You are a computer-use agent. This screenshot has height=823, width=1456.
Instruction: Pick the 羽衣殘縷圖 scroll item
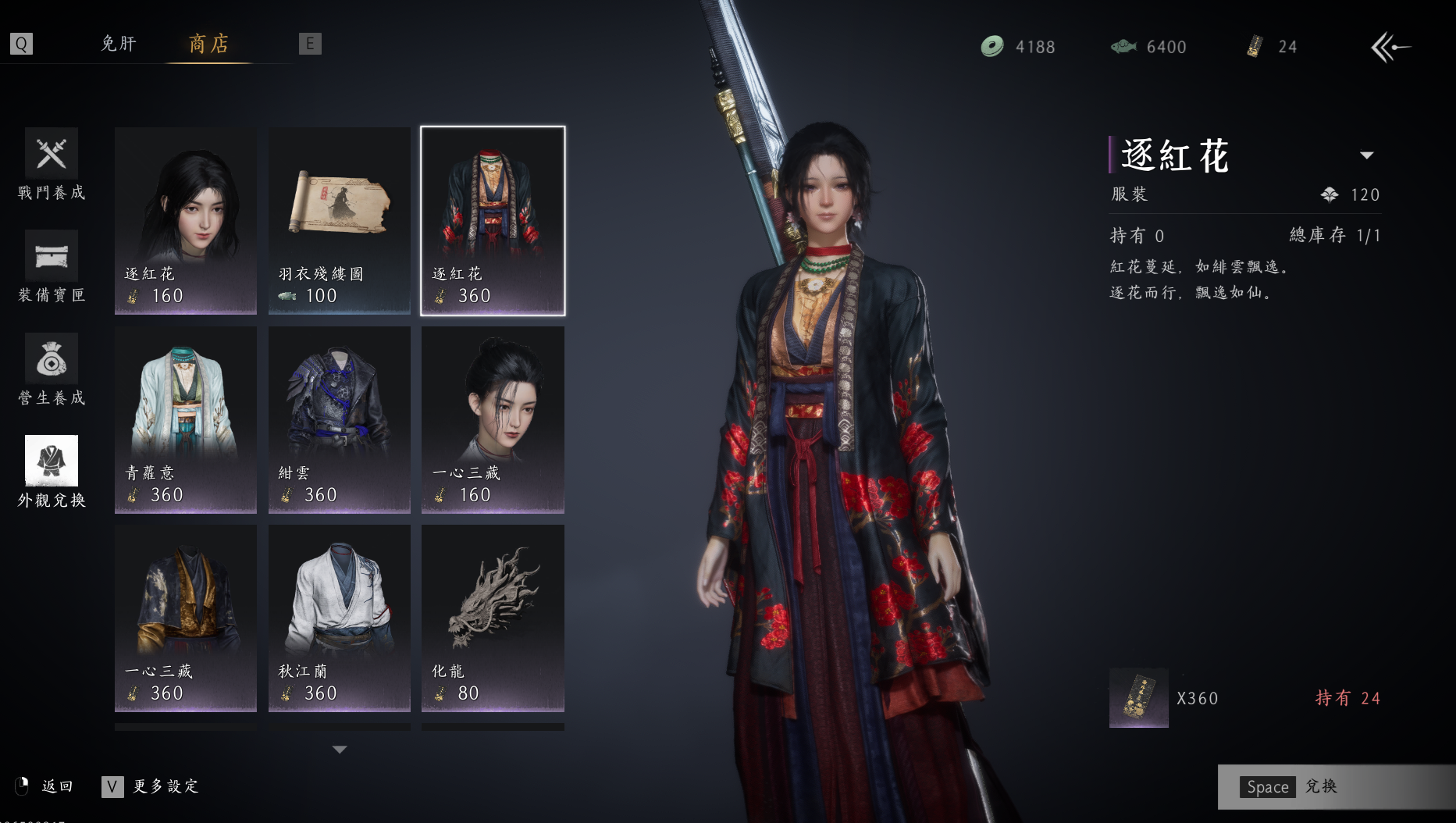340,221
